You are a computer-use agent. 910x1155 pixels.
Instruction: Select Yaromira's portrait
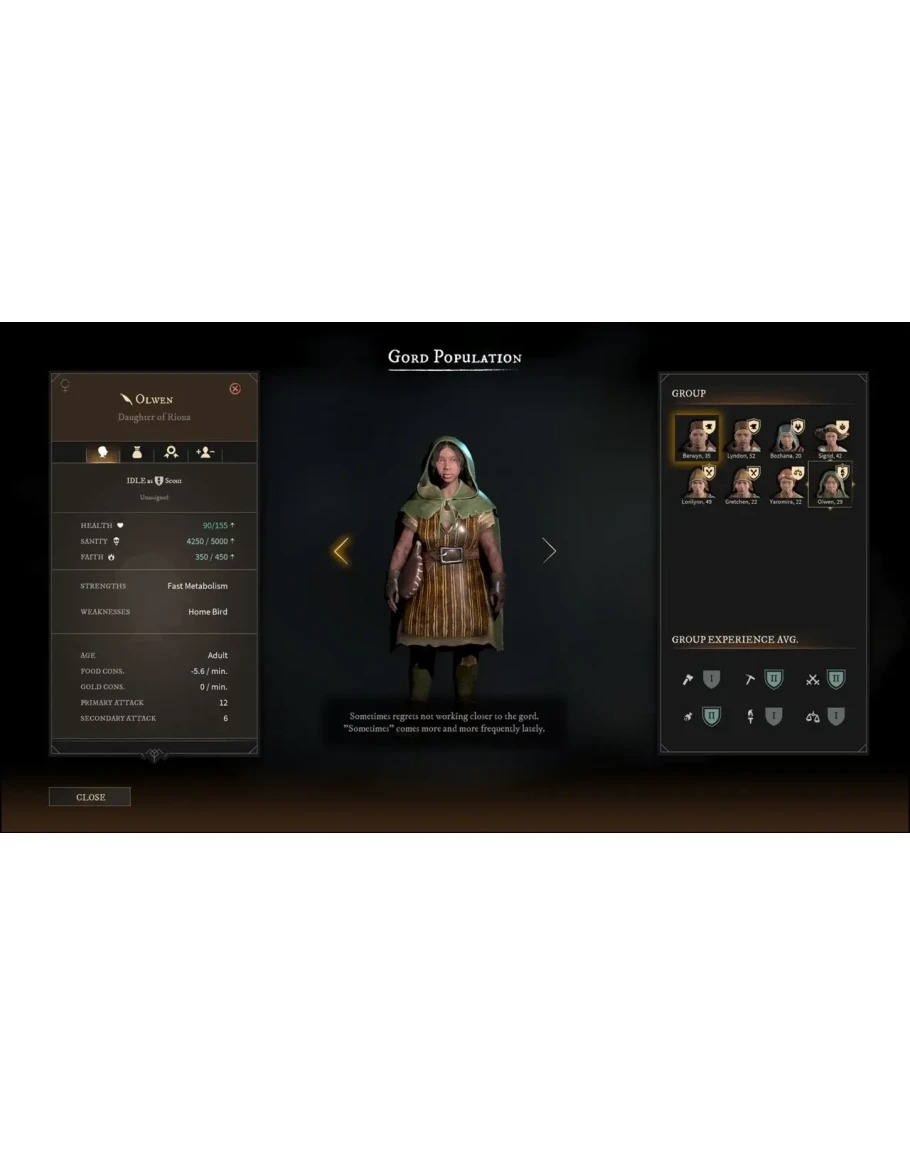pyautogui.click(x=785, y=484)
